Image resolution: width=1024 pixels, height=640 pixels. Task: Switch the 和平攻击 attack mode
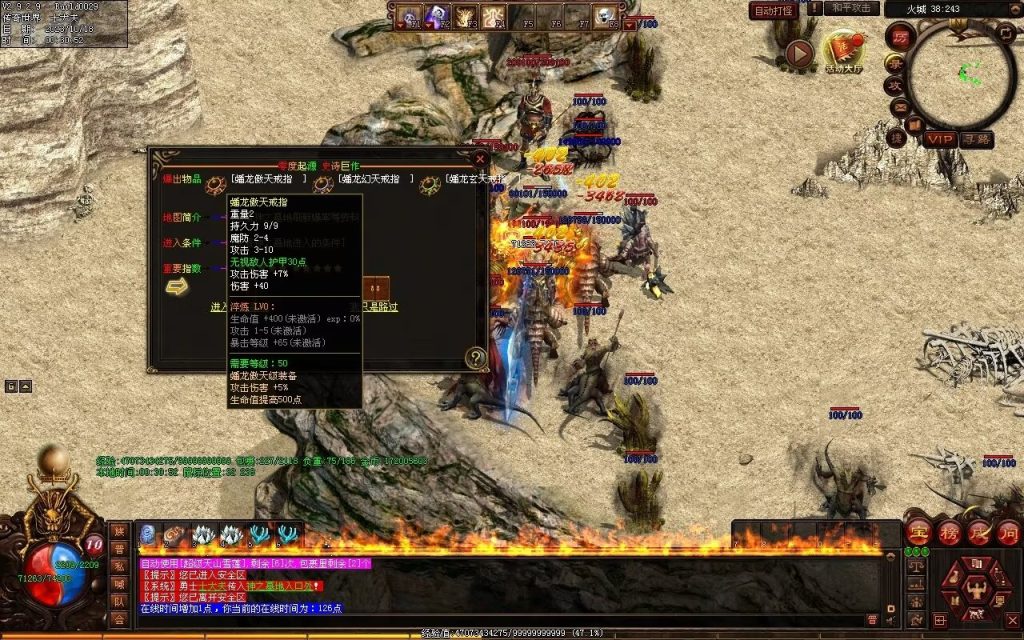tap(853, 8)
